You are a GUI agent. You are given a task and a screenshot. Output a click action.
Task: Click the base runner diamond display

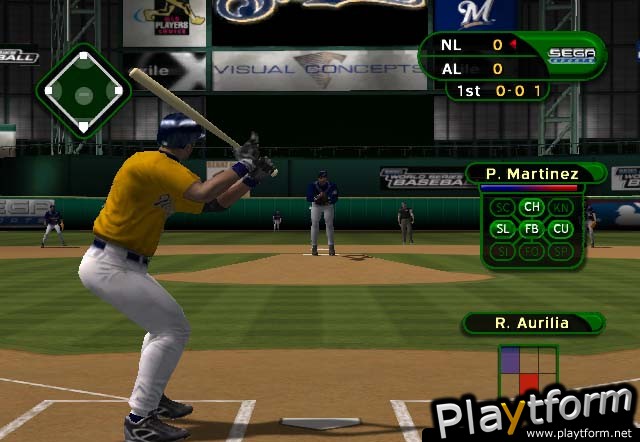pos(83,92)
